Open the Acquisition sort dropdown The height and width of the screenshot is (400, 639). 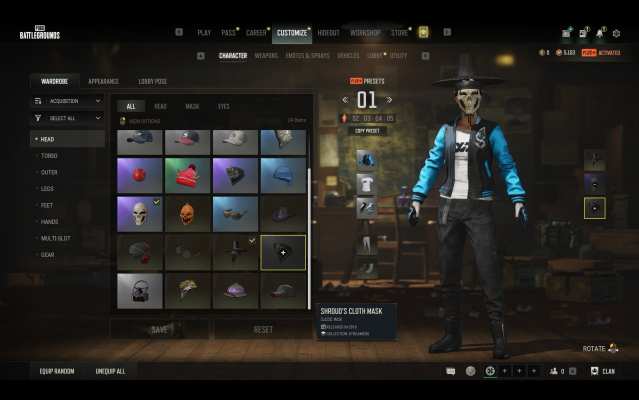[x=68, y=101]
